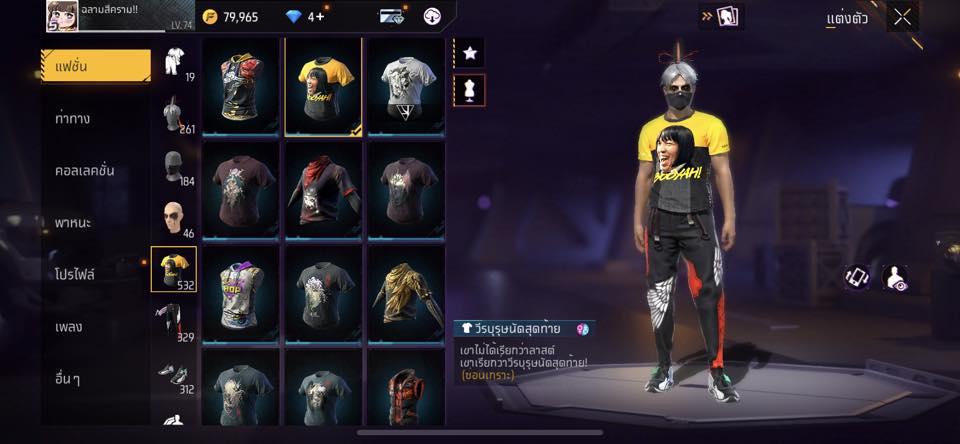960x444 pixels.
Task: Choose the yellow Booyah face shirt
Action: coord(325,85)
